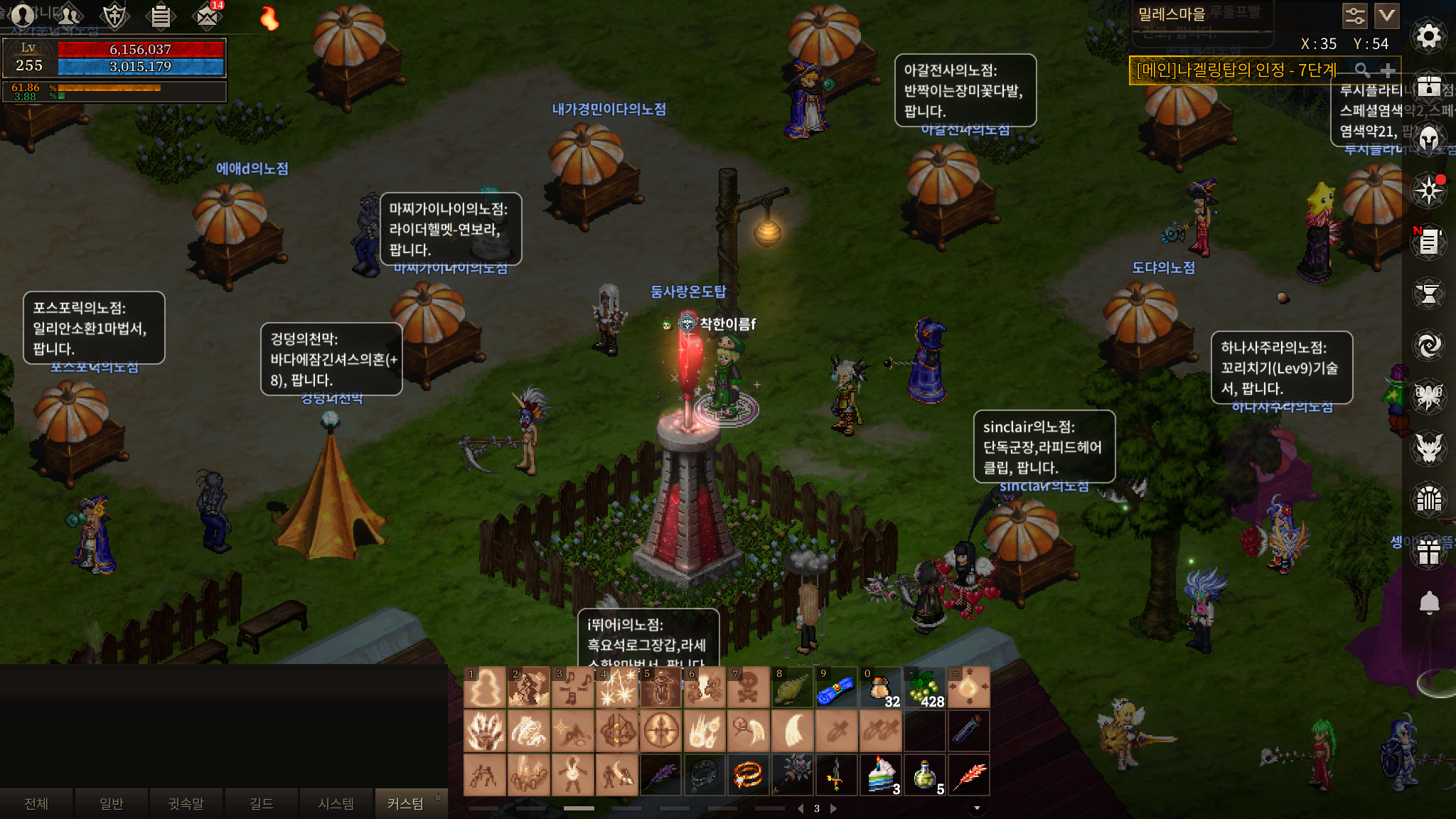Activate the skull and crossbones skill
Image resolution: width=1456 pixels, height=819 pixels.
pos(748,688)
